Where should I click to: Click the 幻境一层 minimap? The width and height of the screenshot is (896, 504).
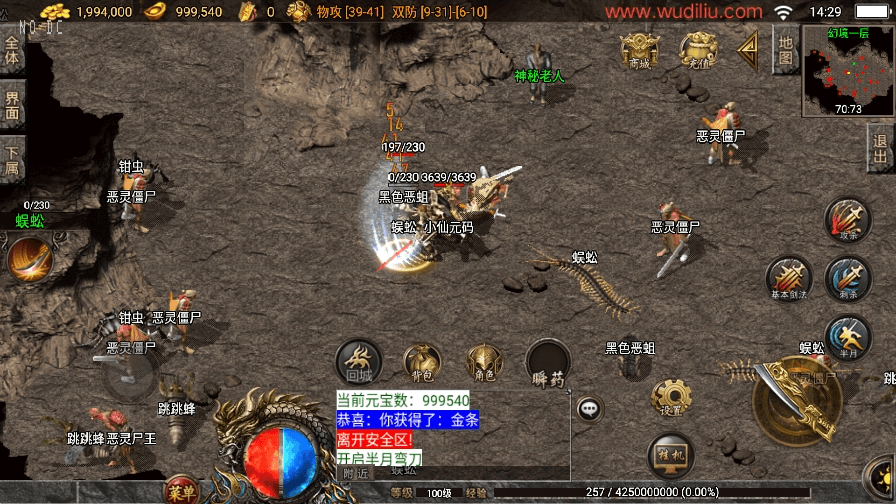click(848, 70)
